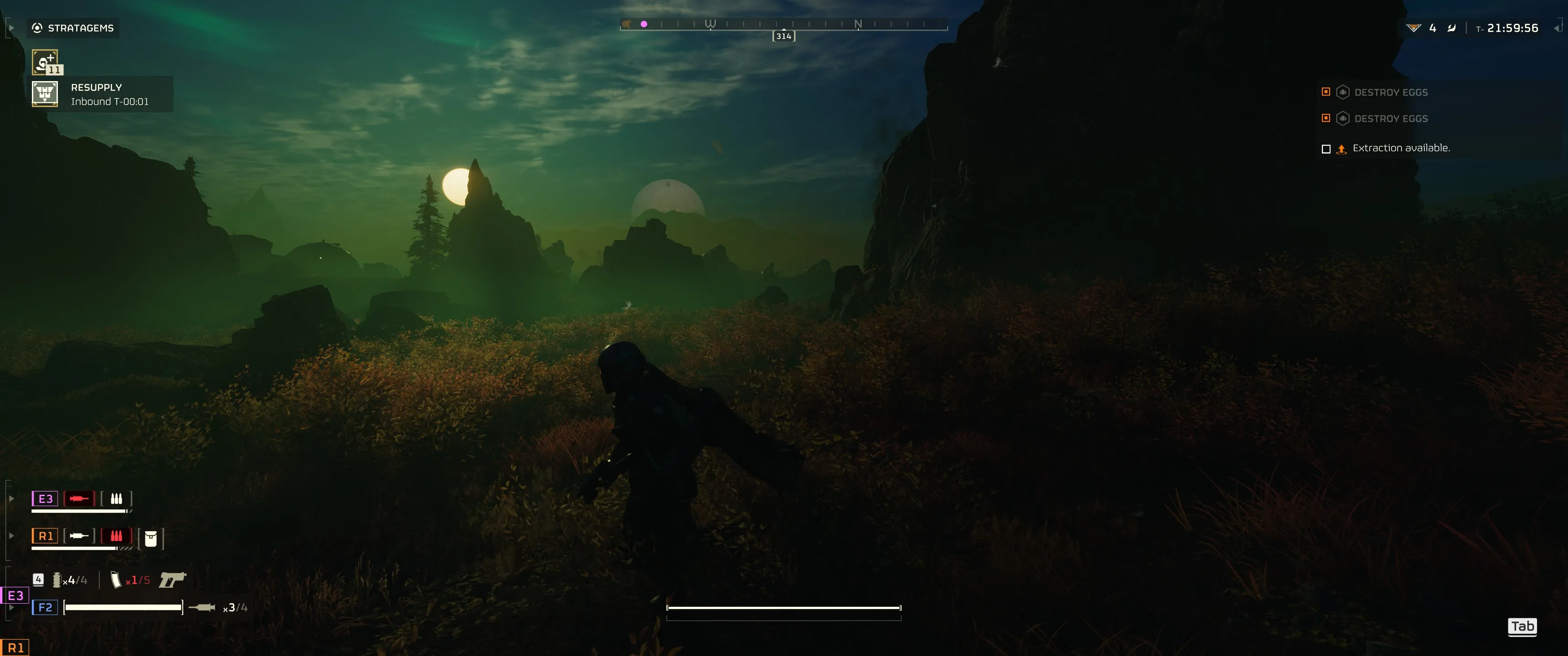
Task: Select the sidearm pistol icon
Action: (173, 579)
